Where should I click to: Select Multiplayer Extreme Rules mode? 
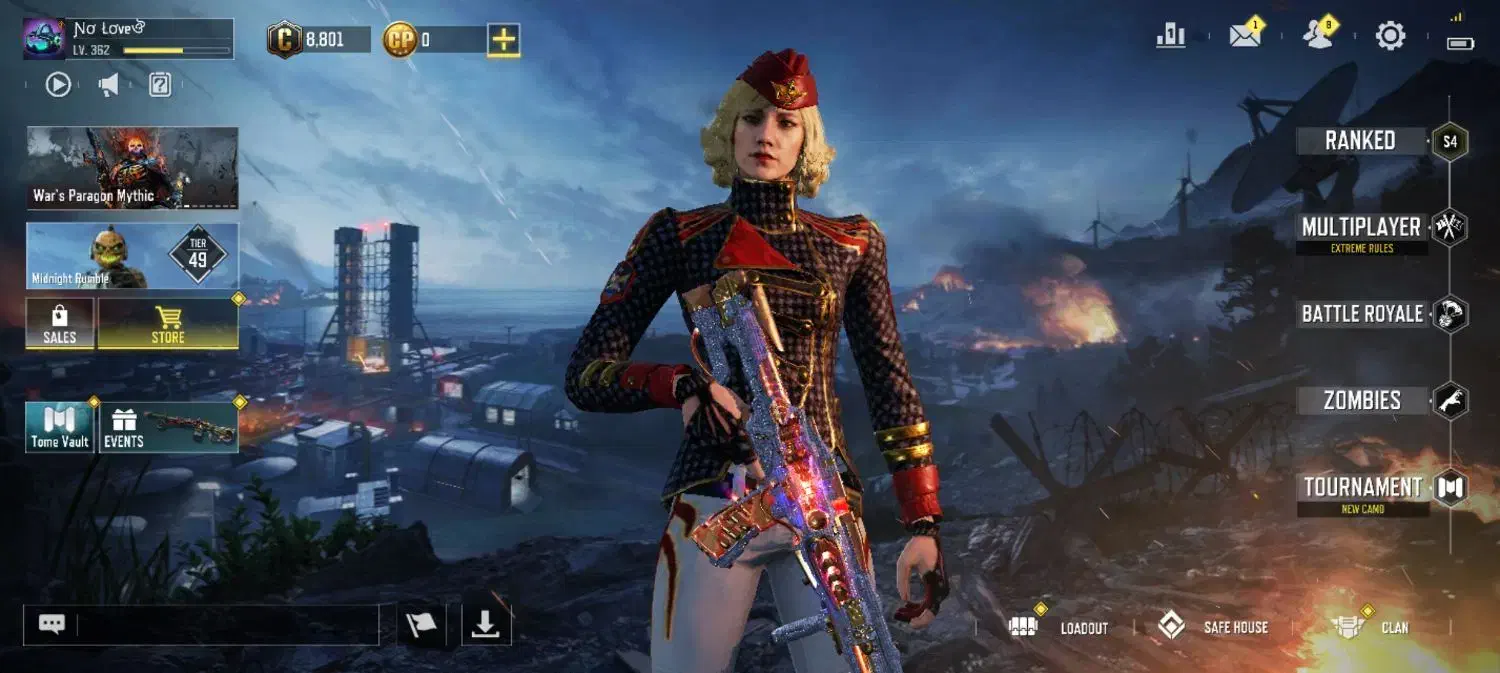[x=1361, y=229]
